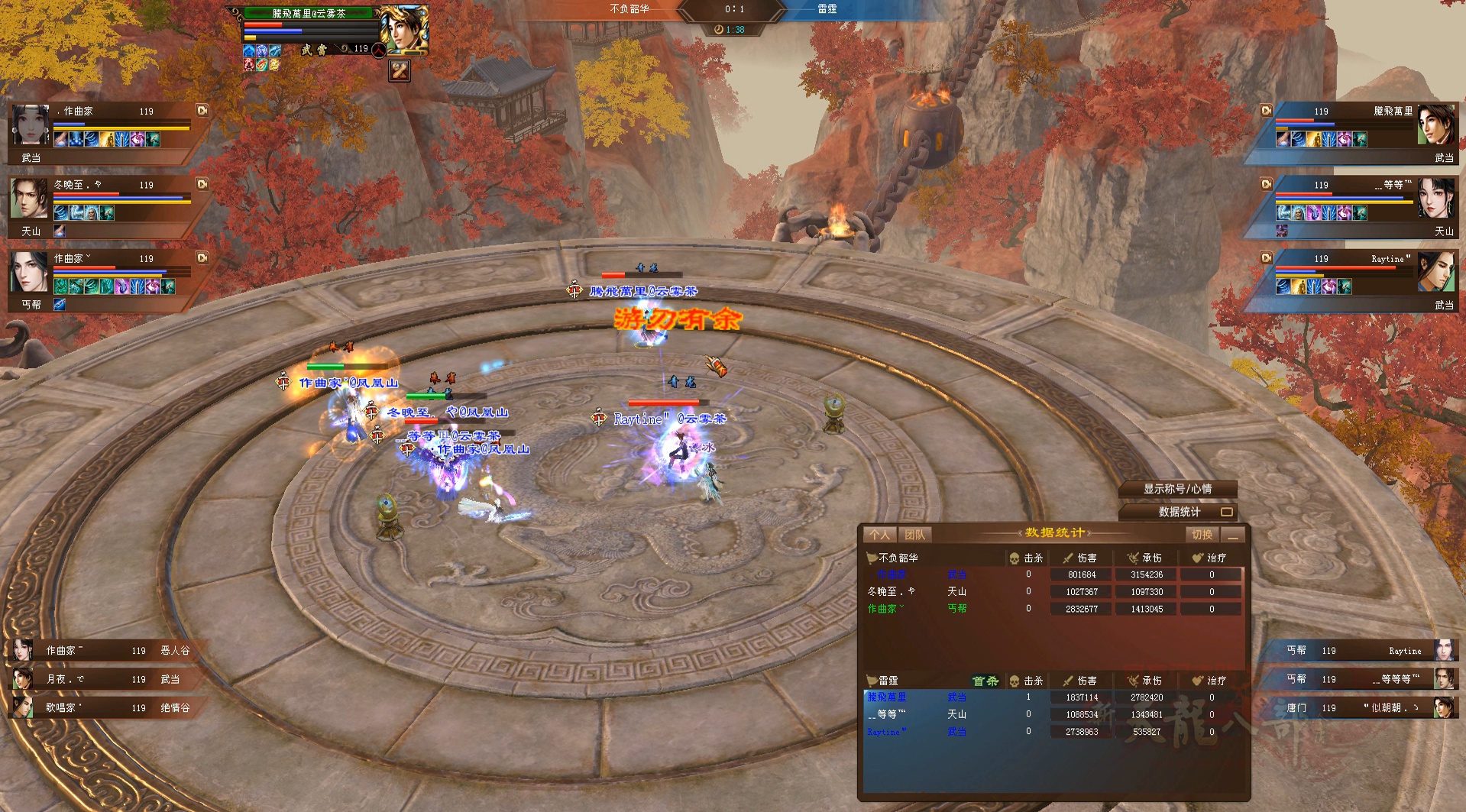Click the target portrait of 腾飛萬里@云雾茶
1466x812 pixels.
tap(403, 31)
